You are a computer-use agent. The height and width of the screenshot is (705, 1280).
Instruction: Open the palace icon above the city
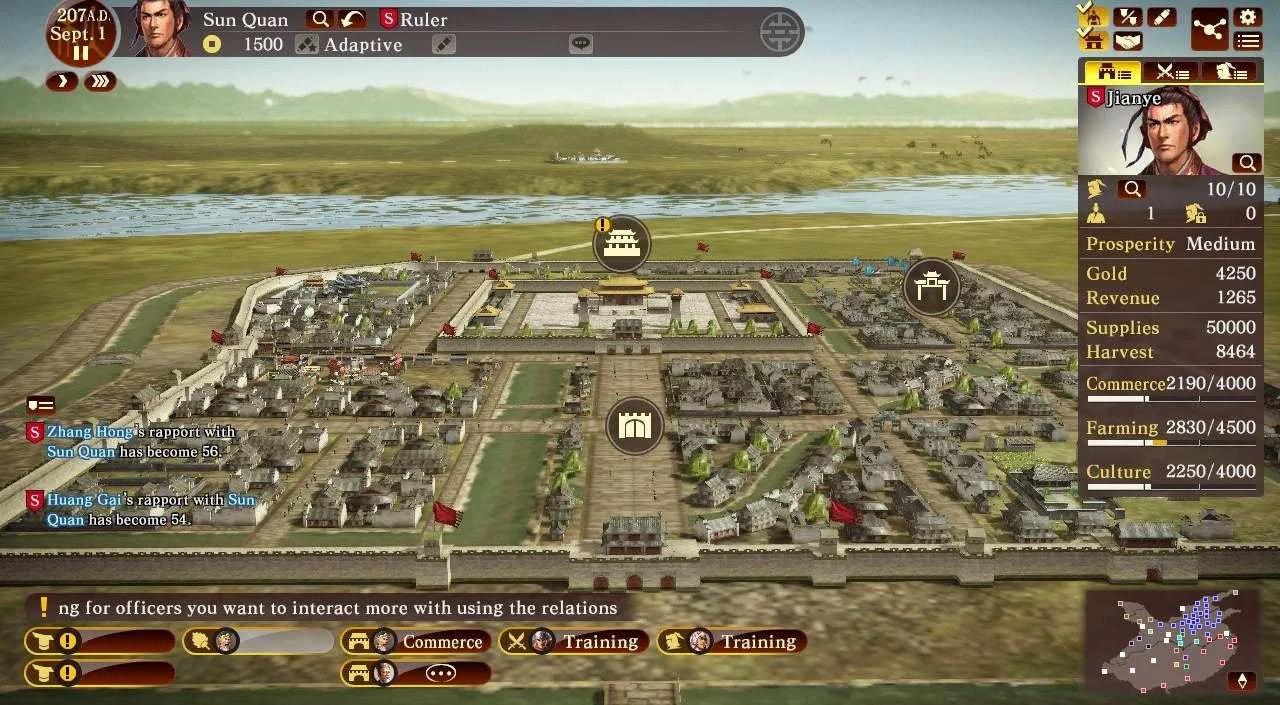(x=622, y=243)
